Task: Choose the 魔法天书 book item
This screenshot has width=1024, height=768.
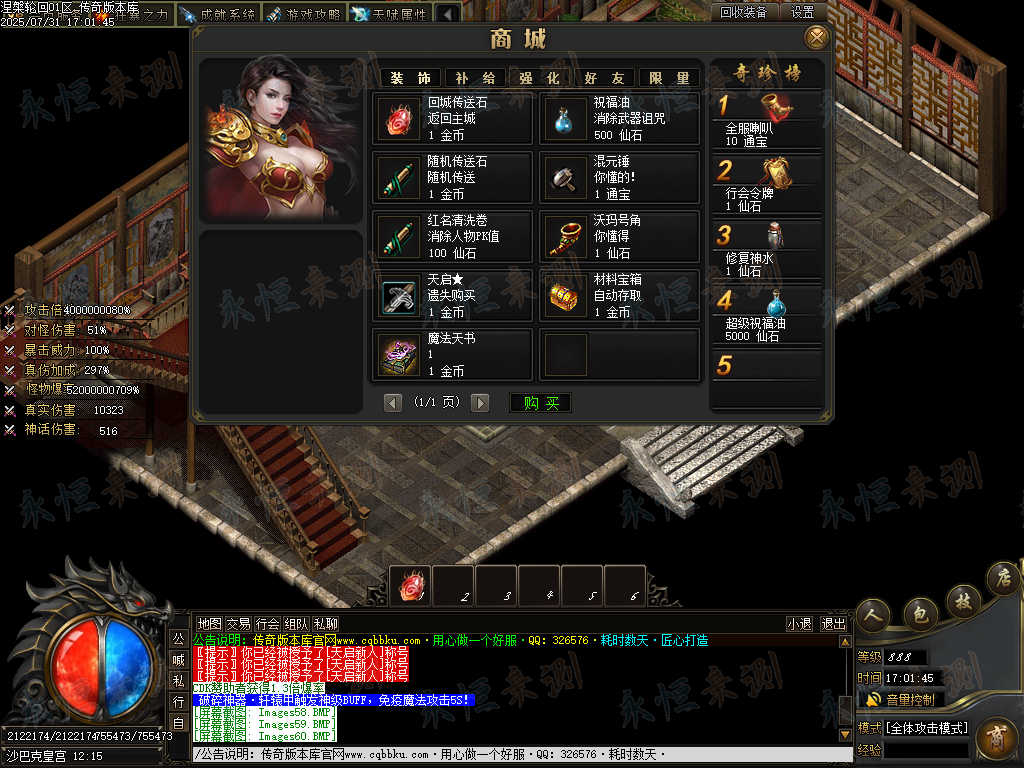Action: [x=453, y=354]
